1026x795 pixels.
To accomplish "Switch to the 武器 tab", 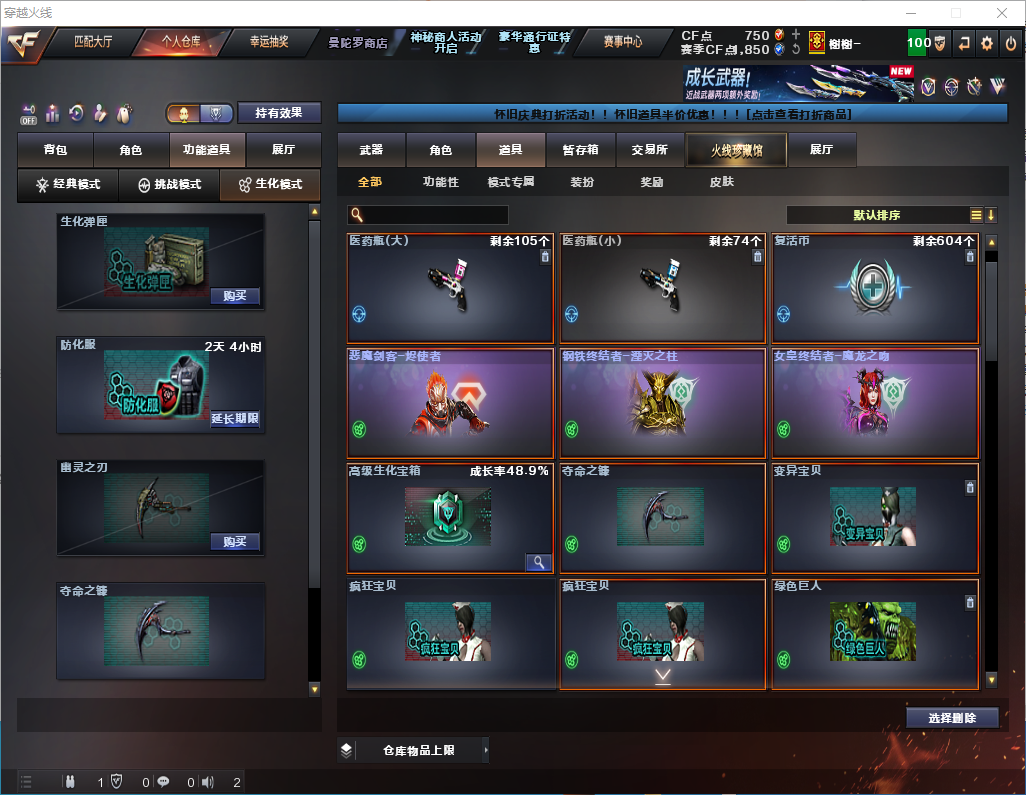I will coord(371,150).
